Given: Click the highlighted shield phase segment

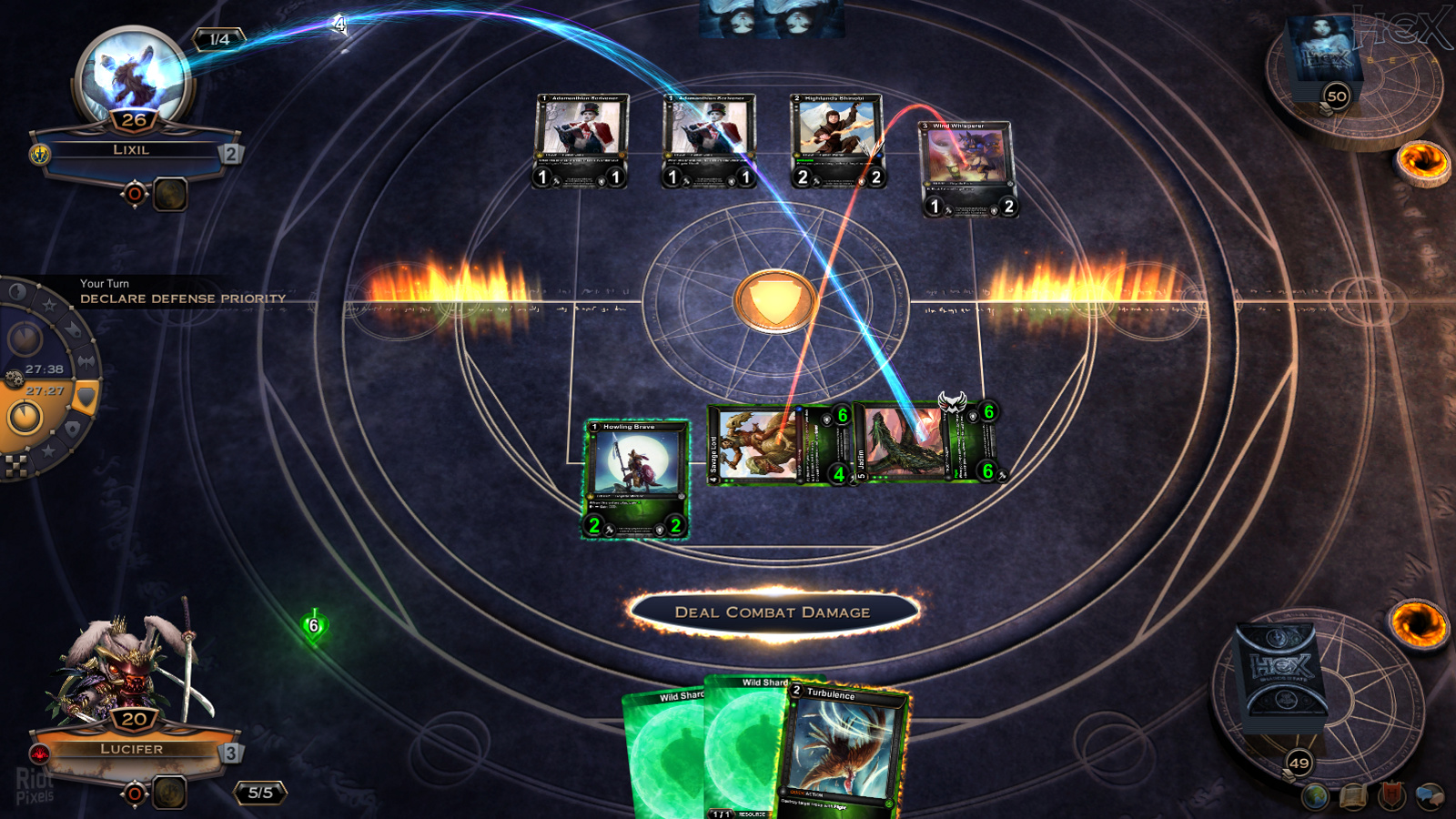Looking at the screenshot, I should [x=86, y=397].
